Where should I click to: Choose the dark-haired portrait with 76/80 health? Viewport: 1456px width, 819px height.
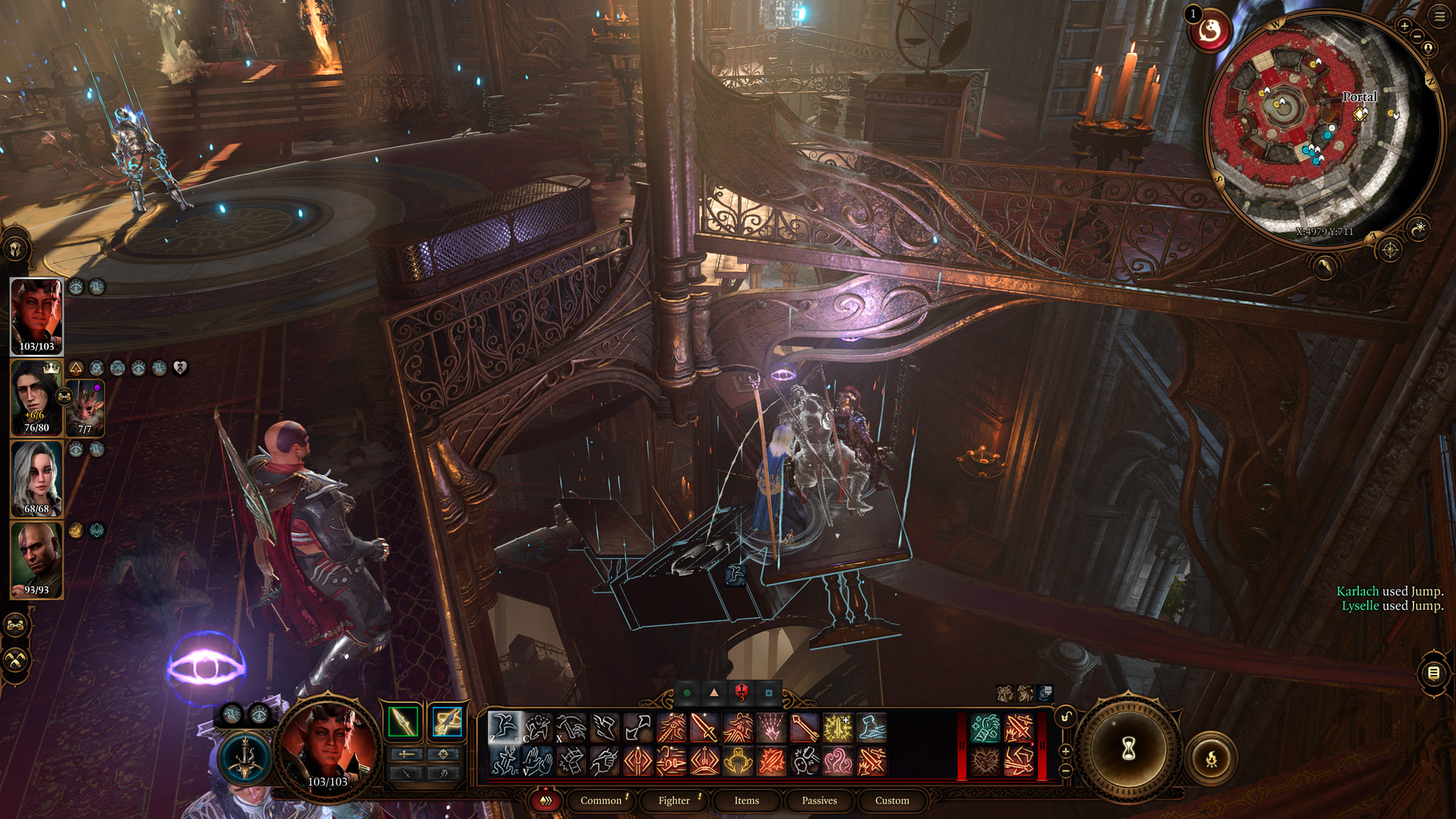point(35,397)
